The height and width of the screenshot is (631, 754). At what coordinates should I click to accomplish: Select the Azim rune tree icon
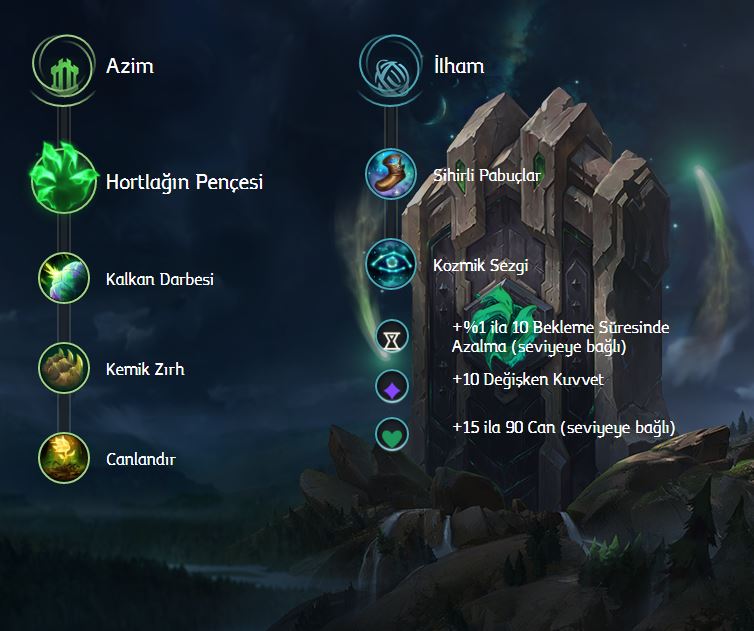click(x=65, y=67)
